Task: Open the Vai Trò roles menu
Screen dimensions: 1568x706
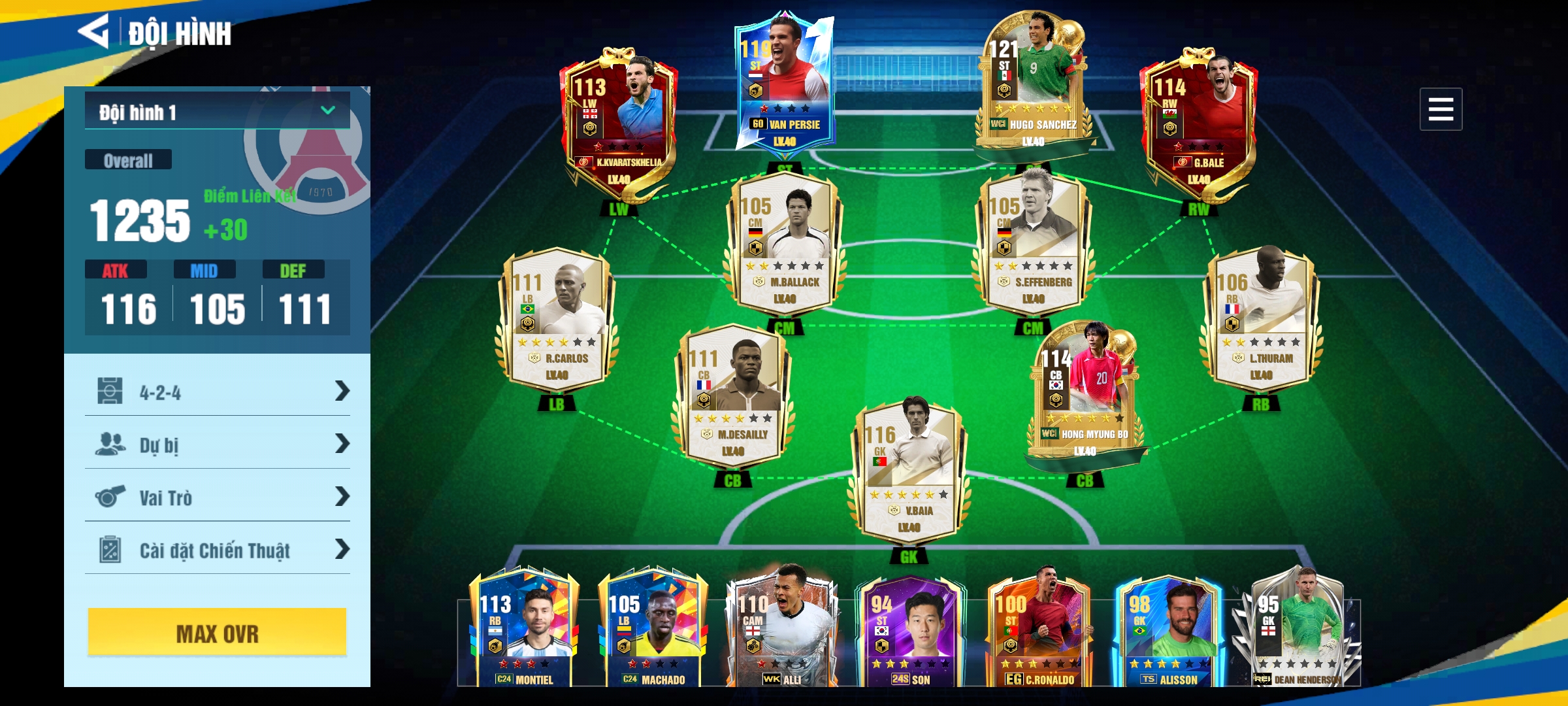Action: pos(217,497)
